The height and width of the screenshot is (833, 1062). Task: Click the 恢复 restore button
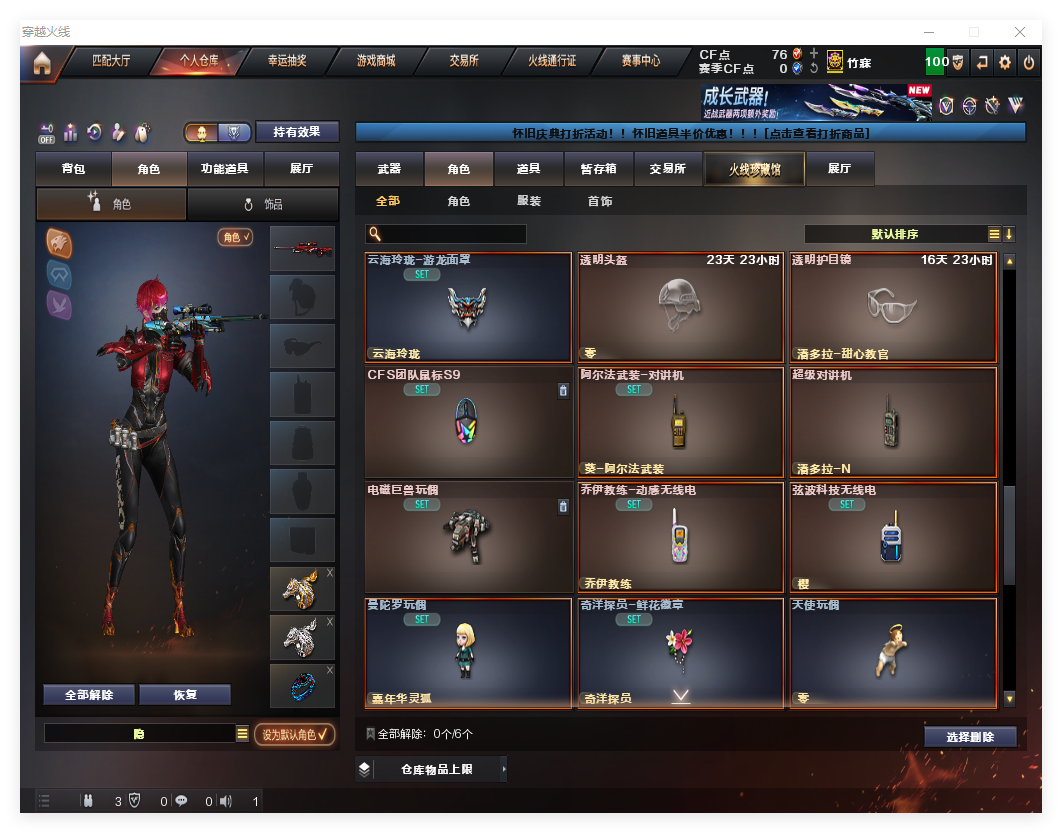tap(185, 695)
